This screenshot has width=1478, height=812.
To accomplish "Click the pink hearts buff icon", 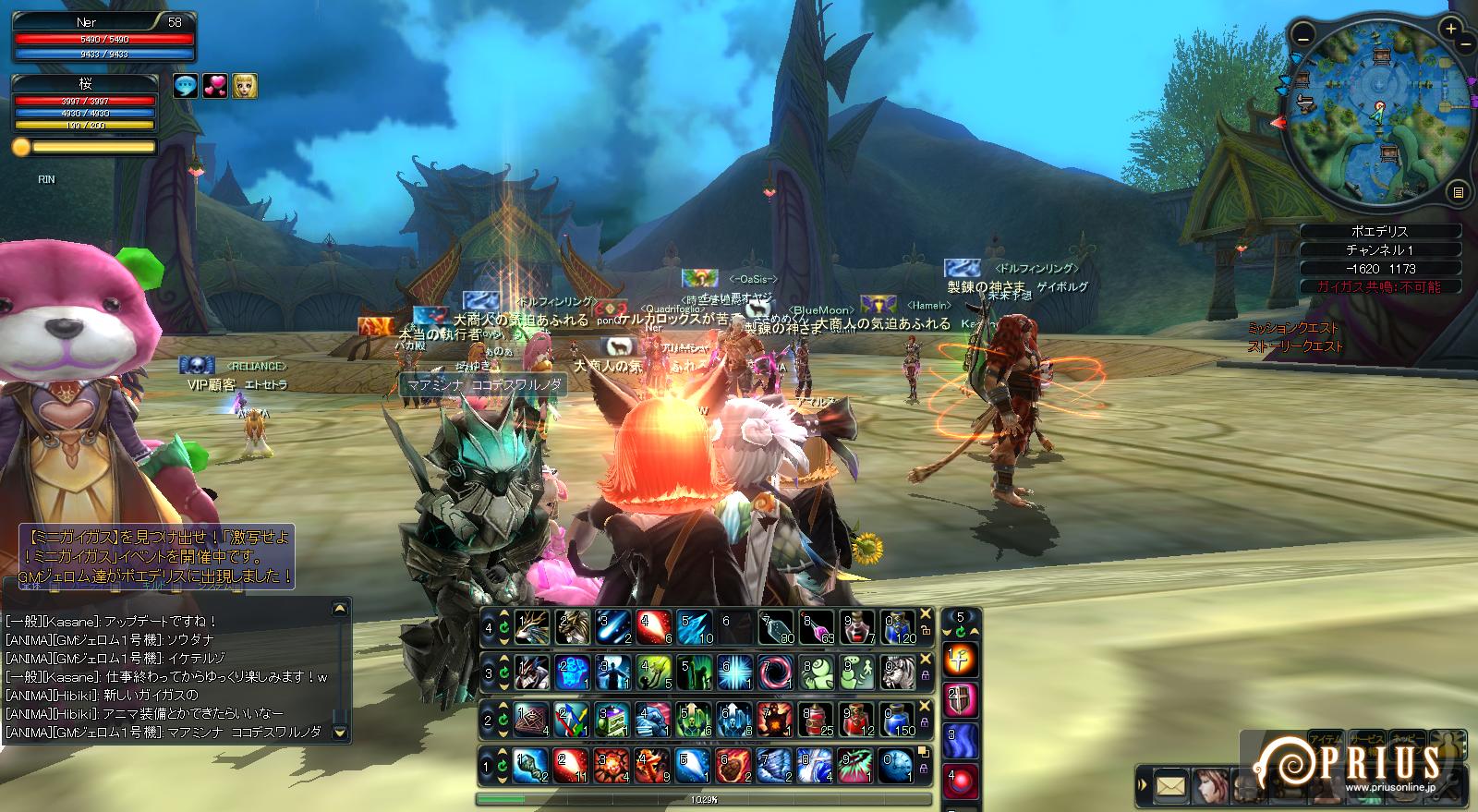I will [215, 86].
